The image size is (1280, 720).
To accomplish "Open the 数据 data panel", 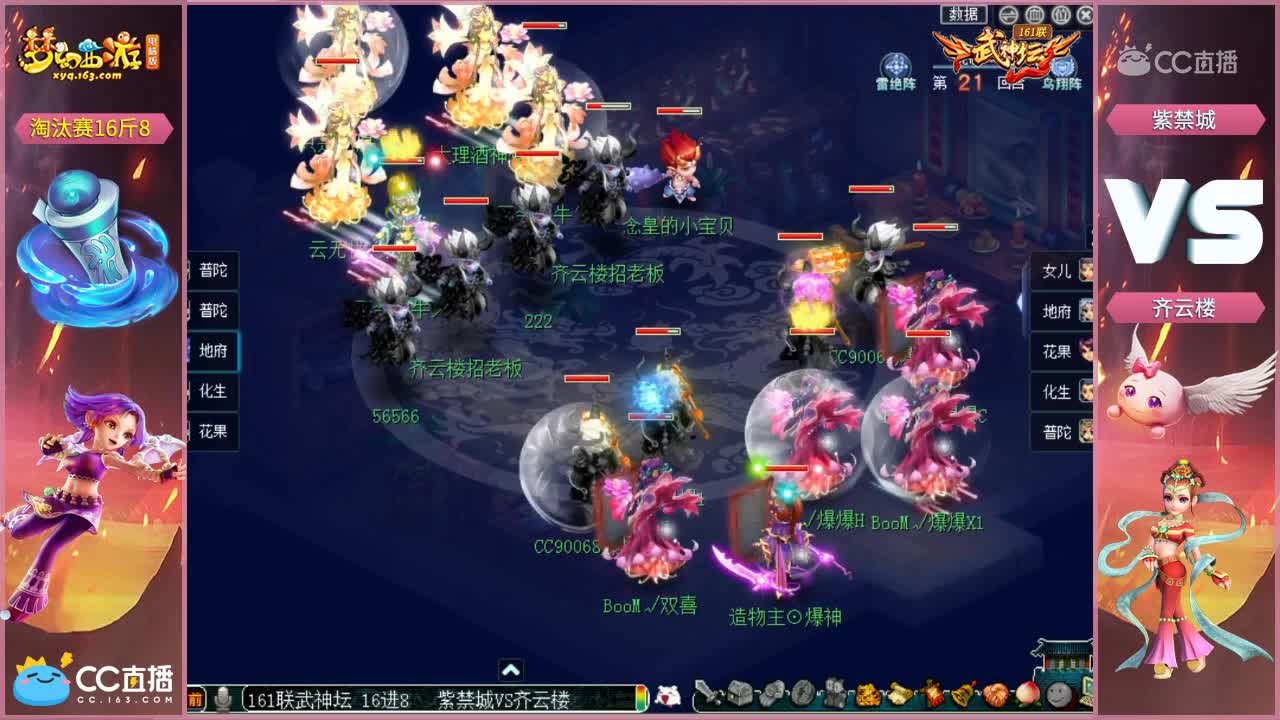I will tap(963, 13).
